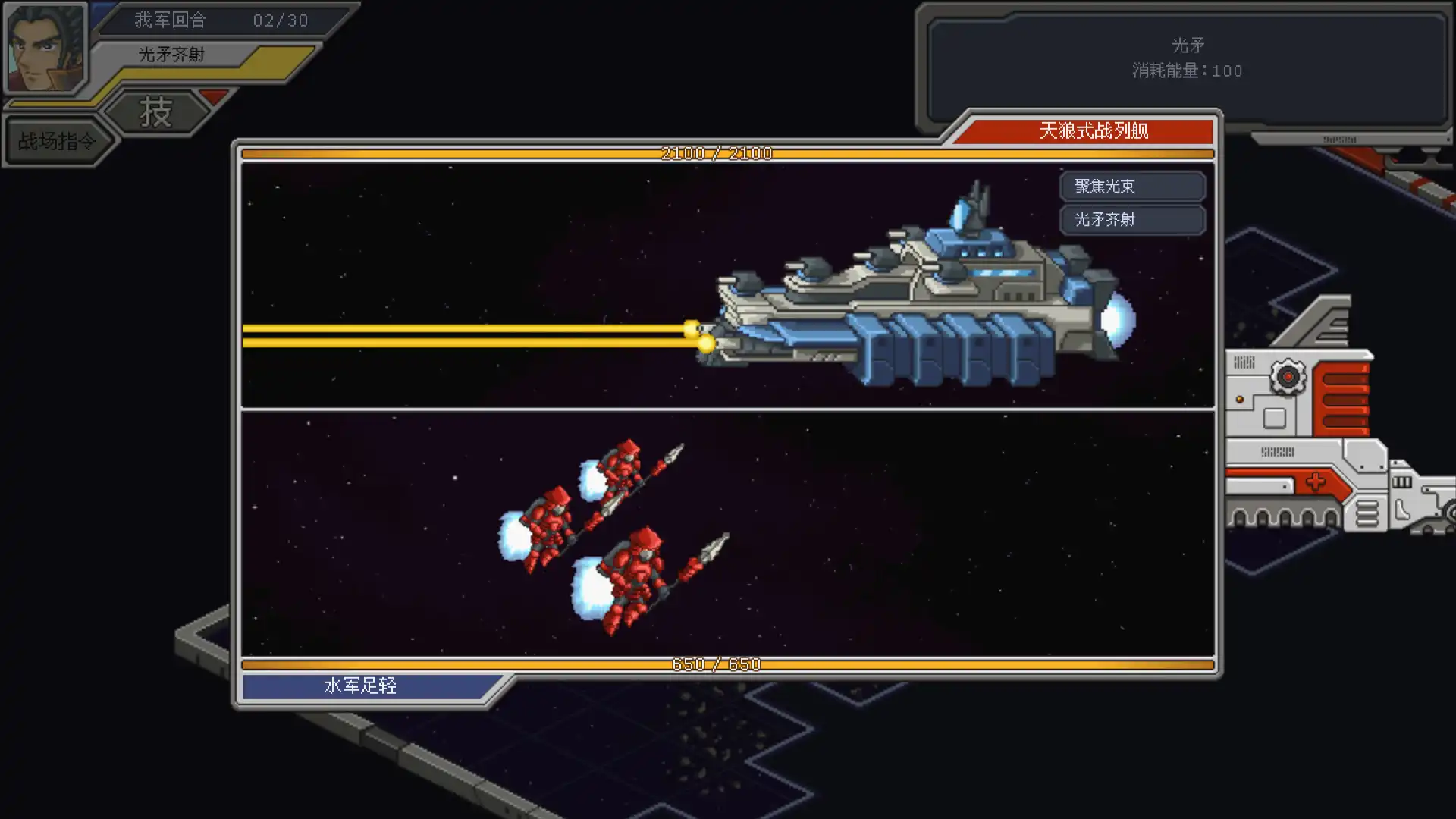
Task: Select the 聚焦光束 attack option
Action: tap(1132, 186)
